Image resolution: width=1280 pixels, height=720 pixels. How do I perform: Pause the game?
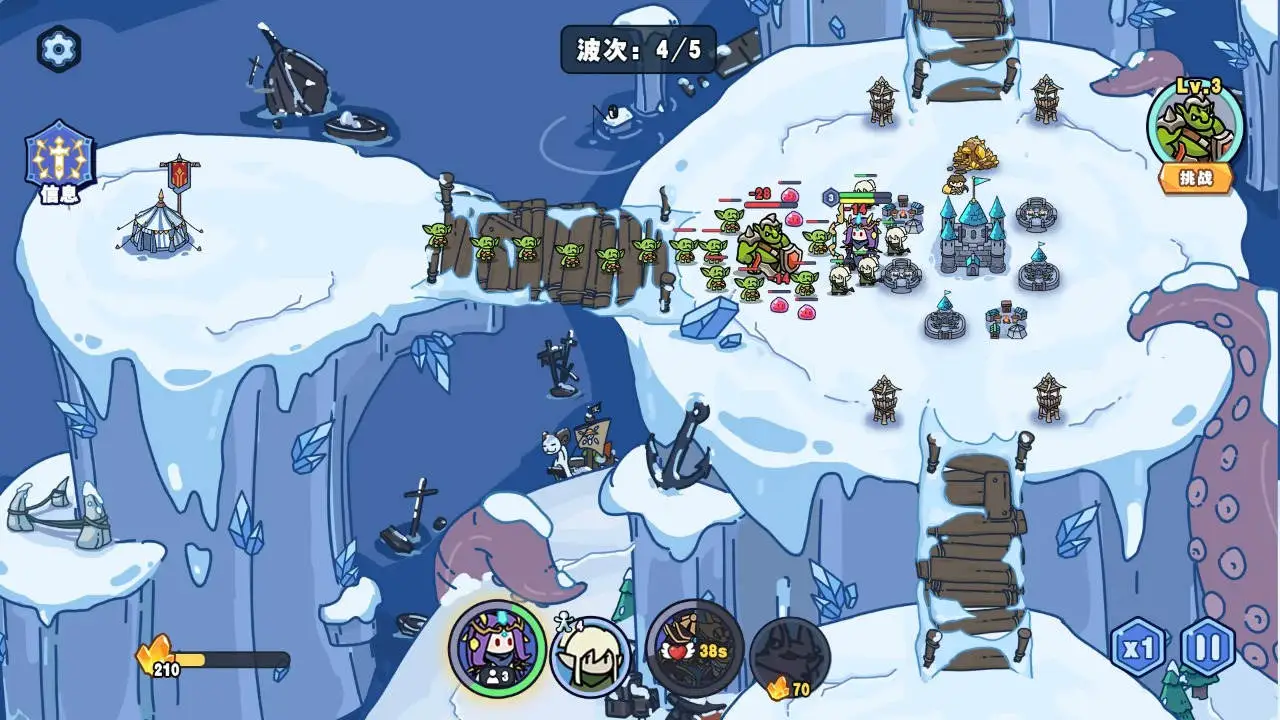pyautogui.click(x=1208, y=648)
